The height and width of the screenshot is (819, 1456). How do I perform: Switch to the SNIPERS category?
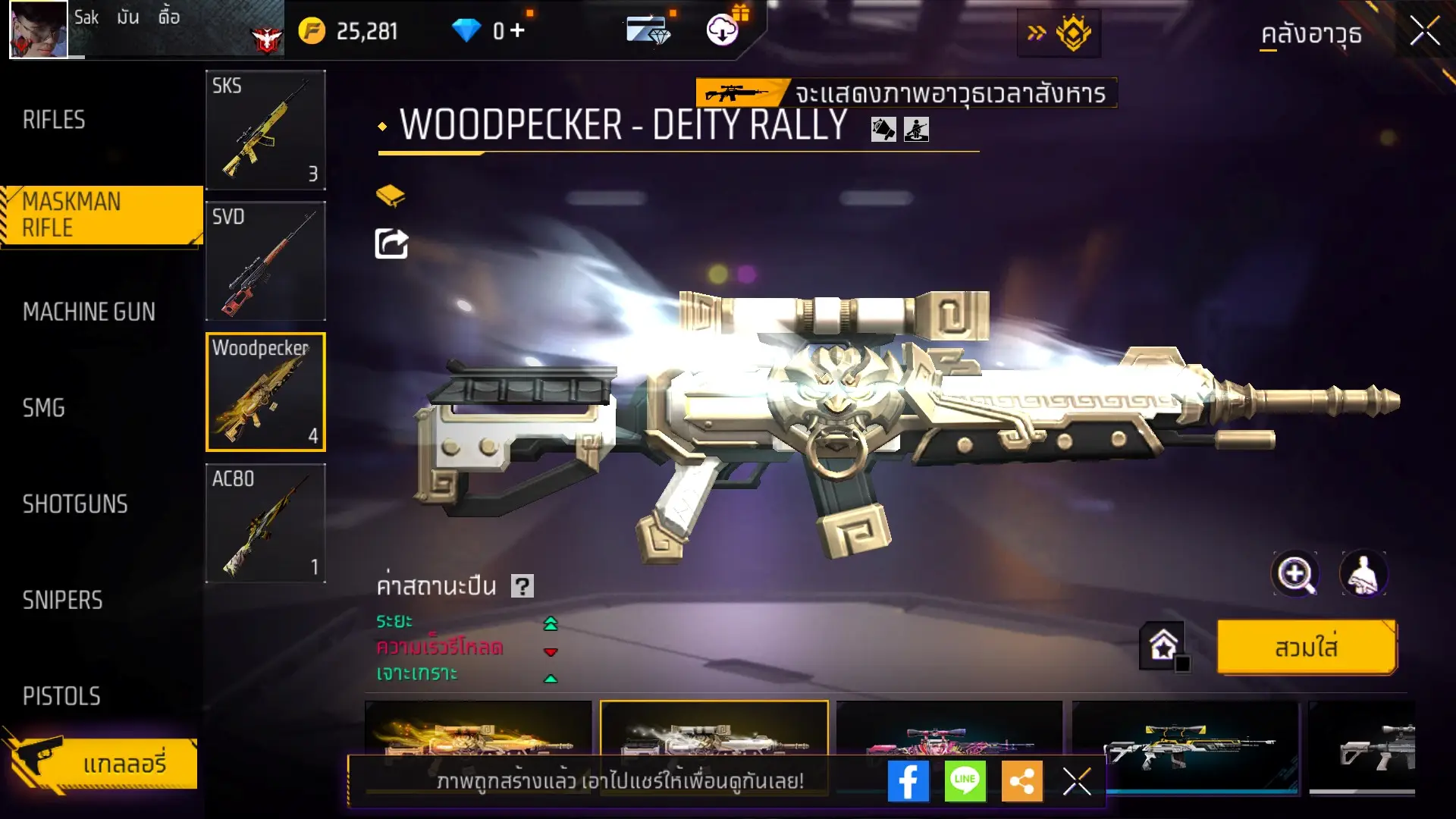62,601
